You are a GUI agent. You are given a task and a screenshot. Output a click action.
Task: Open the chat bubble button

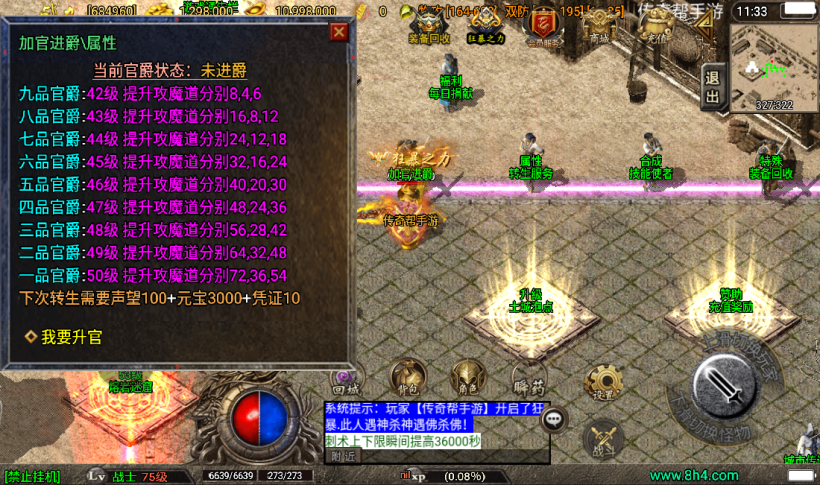[x=554, y=419]
